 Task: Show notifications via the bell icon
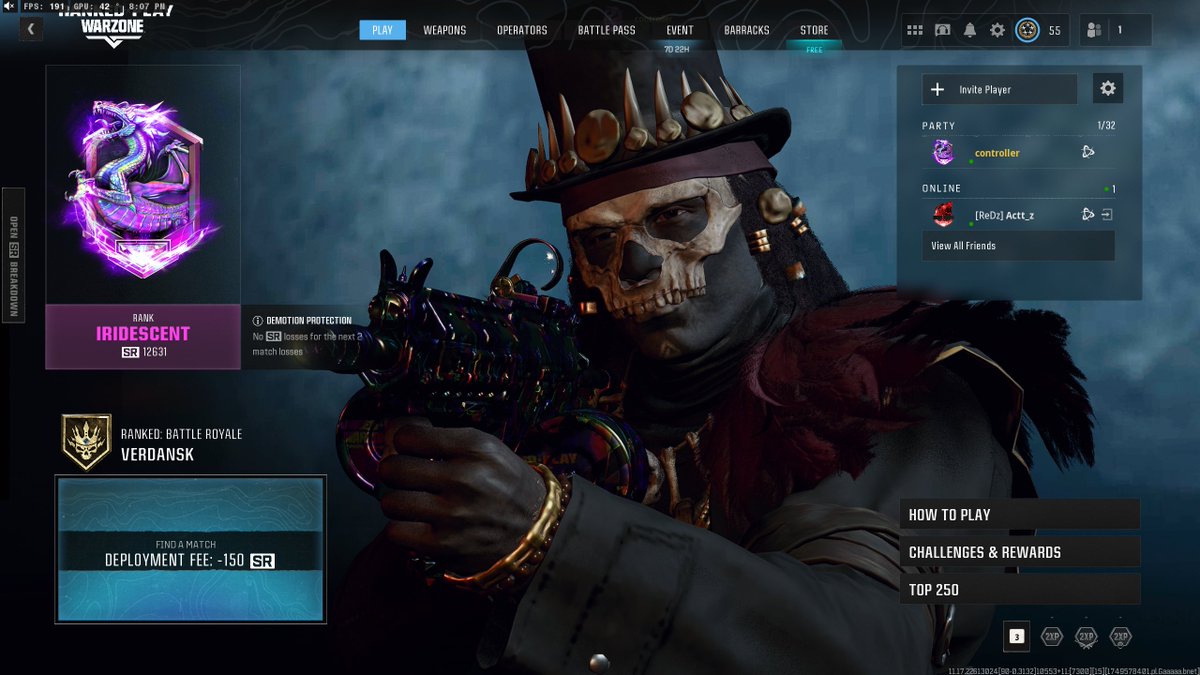click(x=970, y=30)
